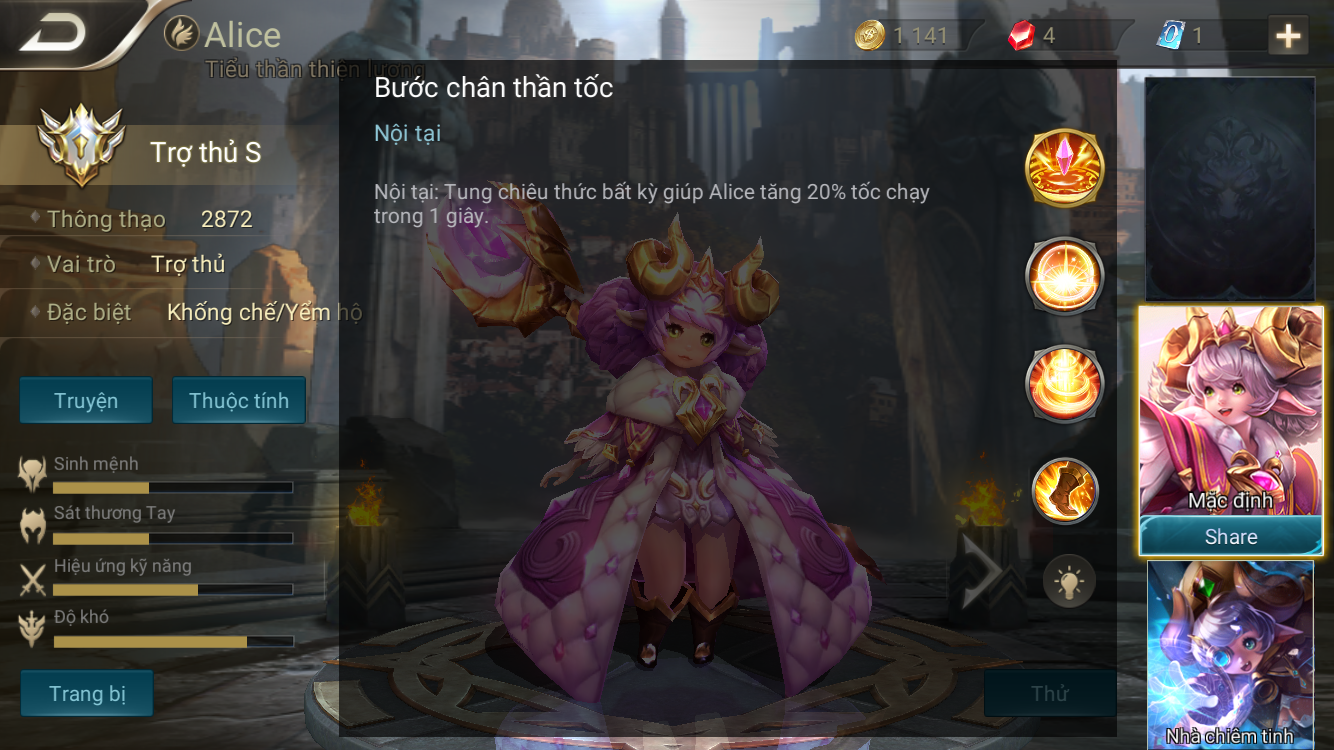Show the Thuộc tính attributes
1334x750 pixels.
239,400
